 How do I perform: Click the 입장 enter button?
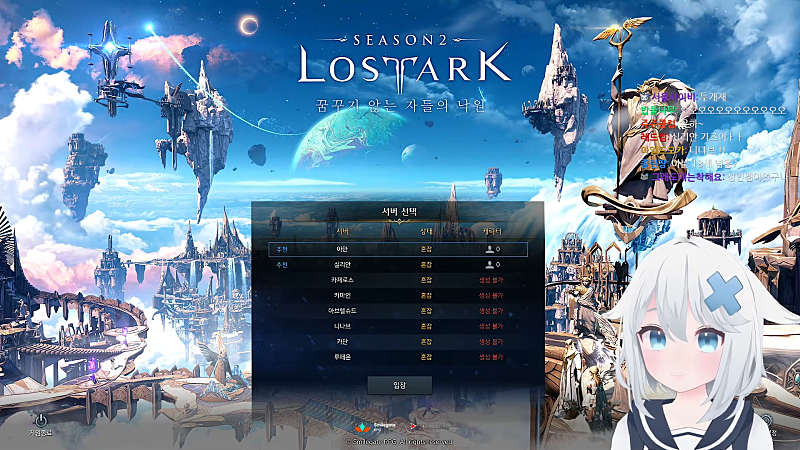[x=399, y=384]
